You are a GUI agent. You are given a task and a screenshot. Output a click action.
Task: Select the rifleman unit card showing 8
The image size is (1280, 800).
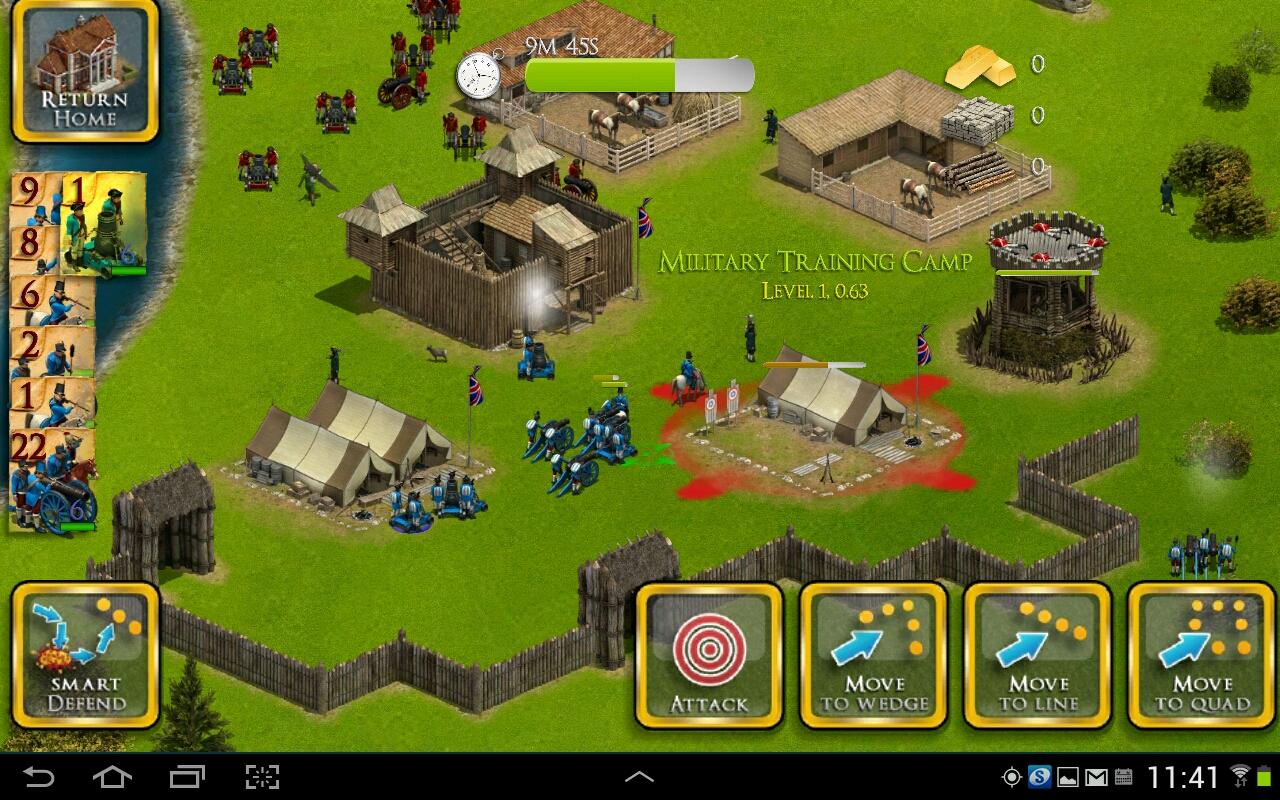28,238
